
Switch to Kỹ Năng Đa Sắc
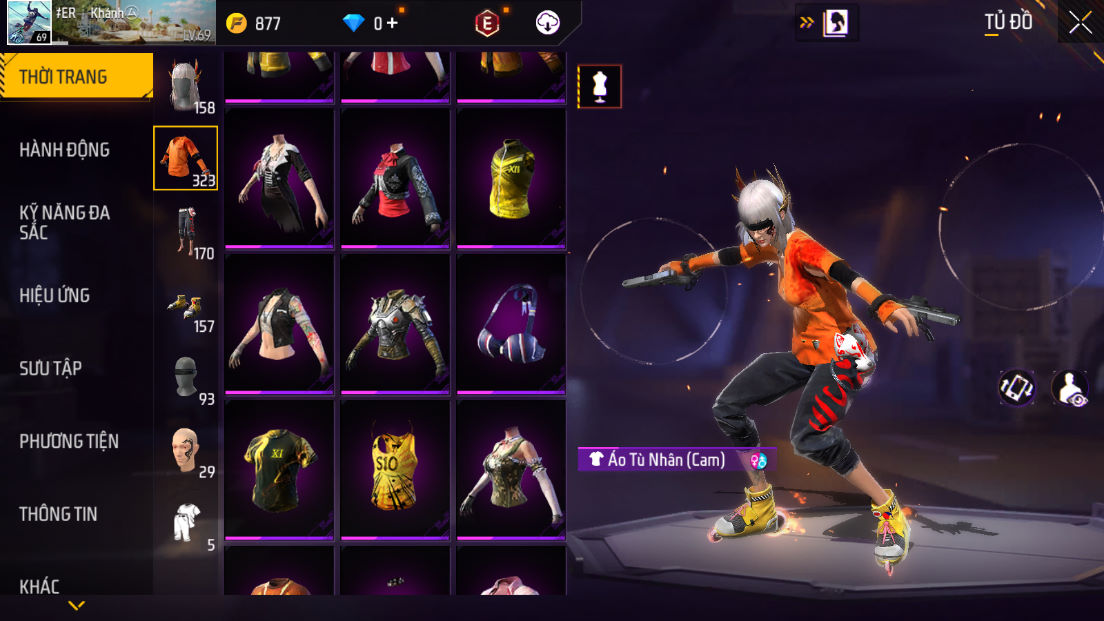click(65, 222)
